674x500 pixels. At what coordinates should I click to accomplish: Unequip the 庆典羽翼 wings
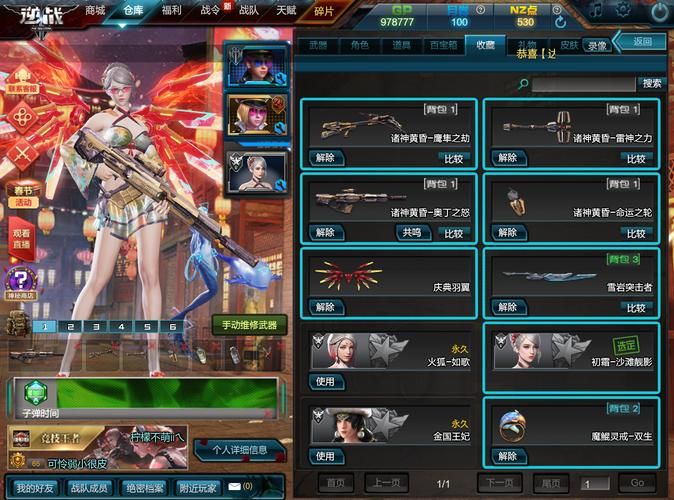click(x=324, y=307)
